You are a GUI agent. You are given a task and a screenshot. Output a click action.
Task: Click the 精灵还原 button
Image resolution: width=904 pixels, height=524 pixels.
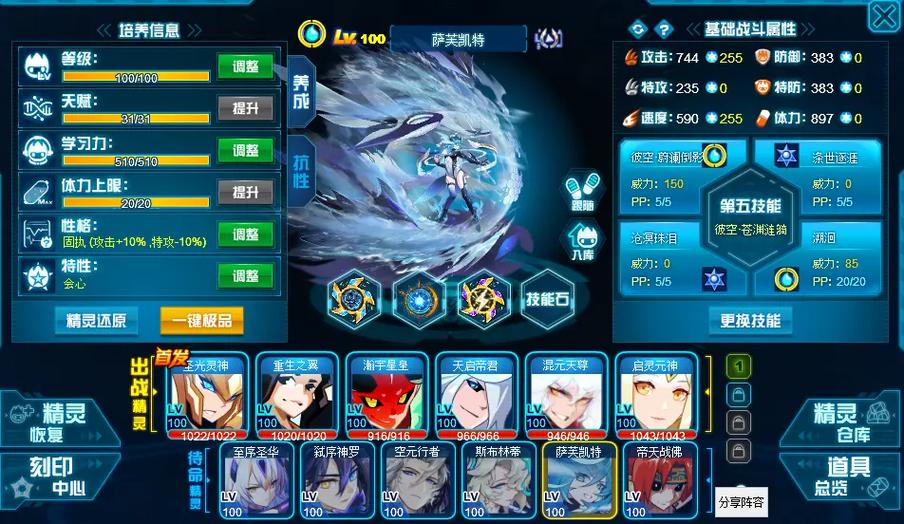click(96, 321)
